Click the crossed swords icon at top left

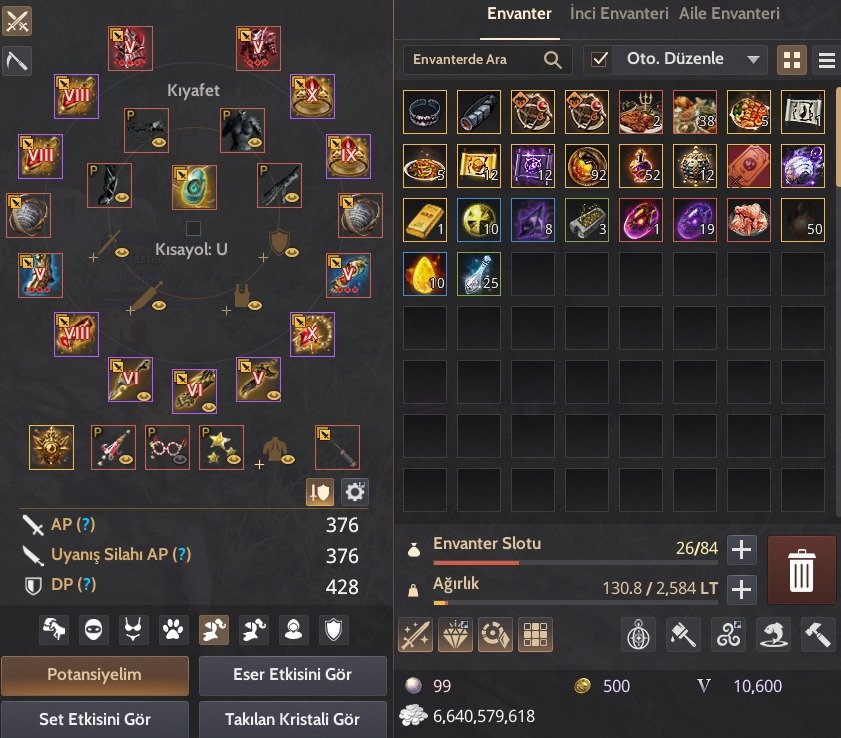(18, 20)
